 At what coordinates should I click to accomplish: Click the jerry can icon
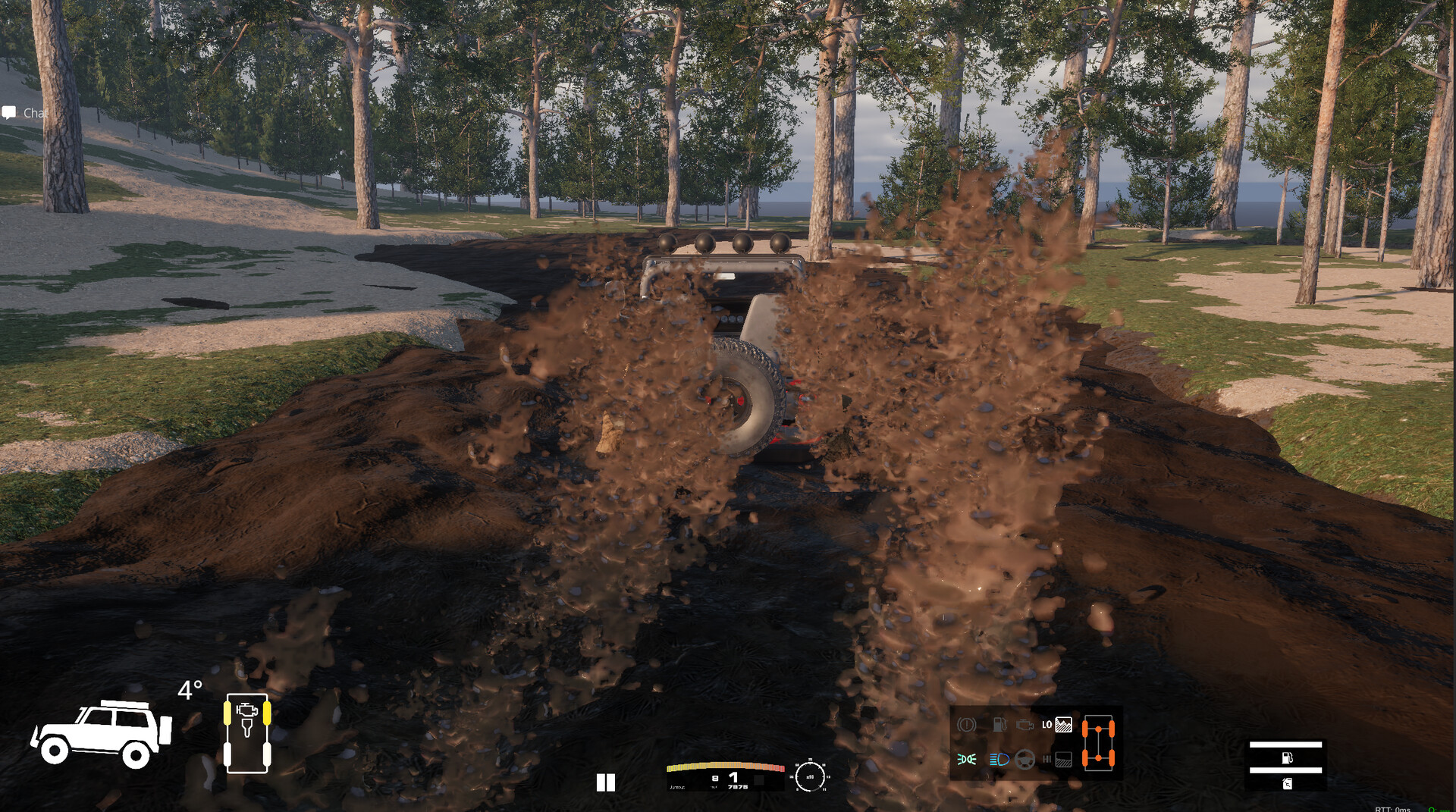pos(1287,784)
